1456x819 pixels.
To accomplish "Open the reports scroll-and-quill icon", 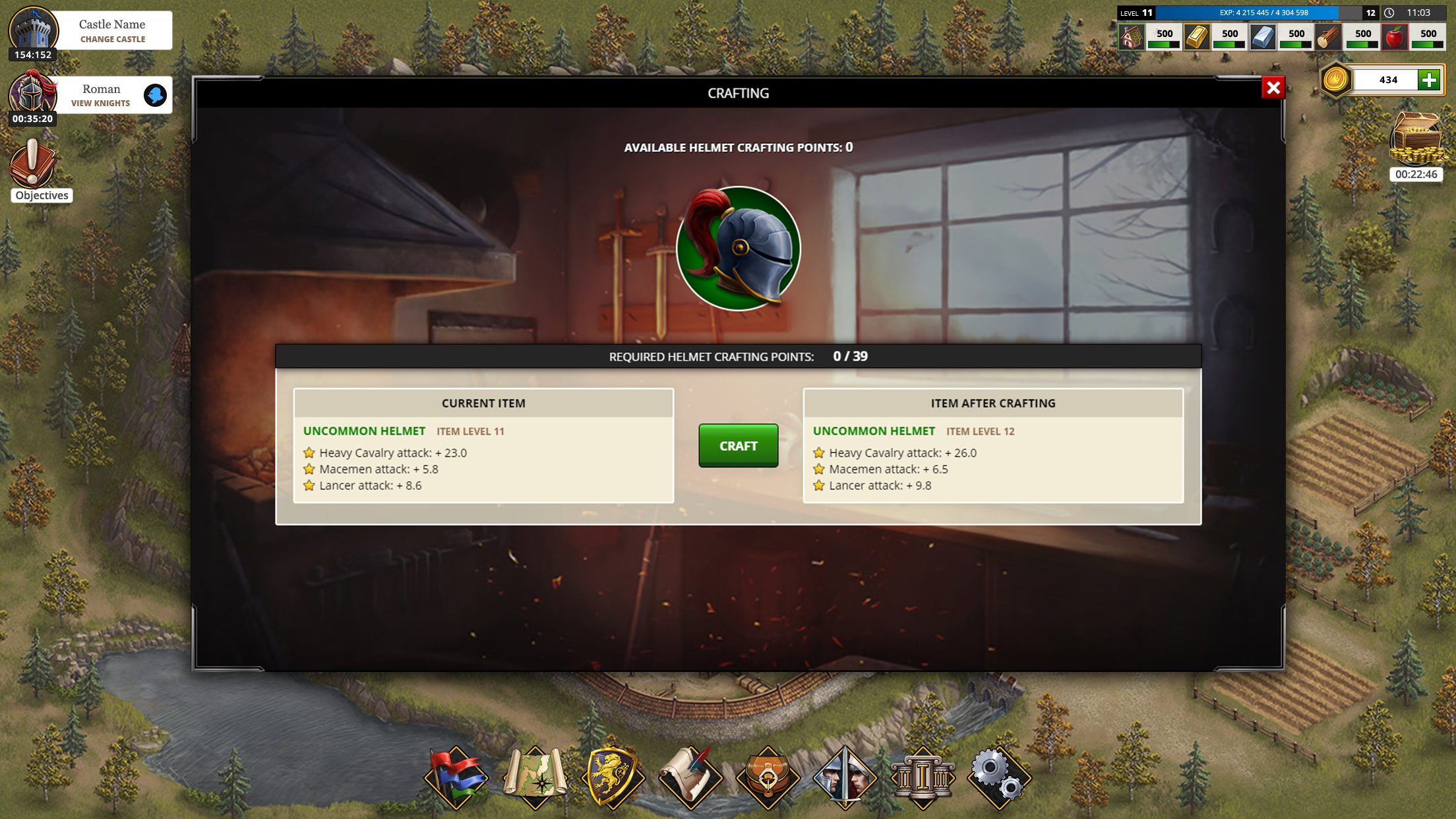I will (x=692, y=778).
